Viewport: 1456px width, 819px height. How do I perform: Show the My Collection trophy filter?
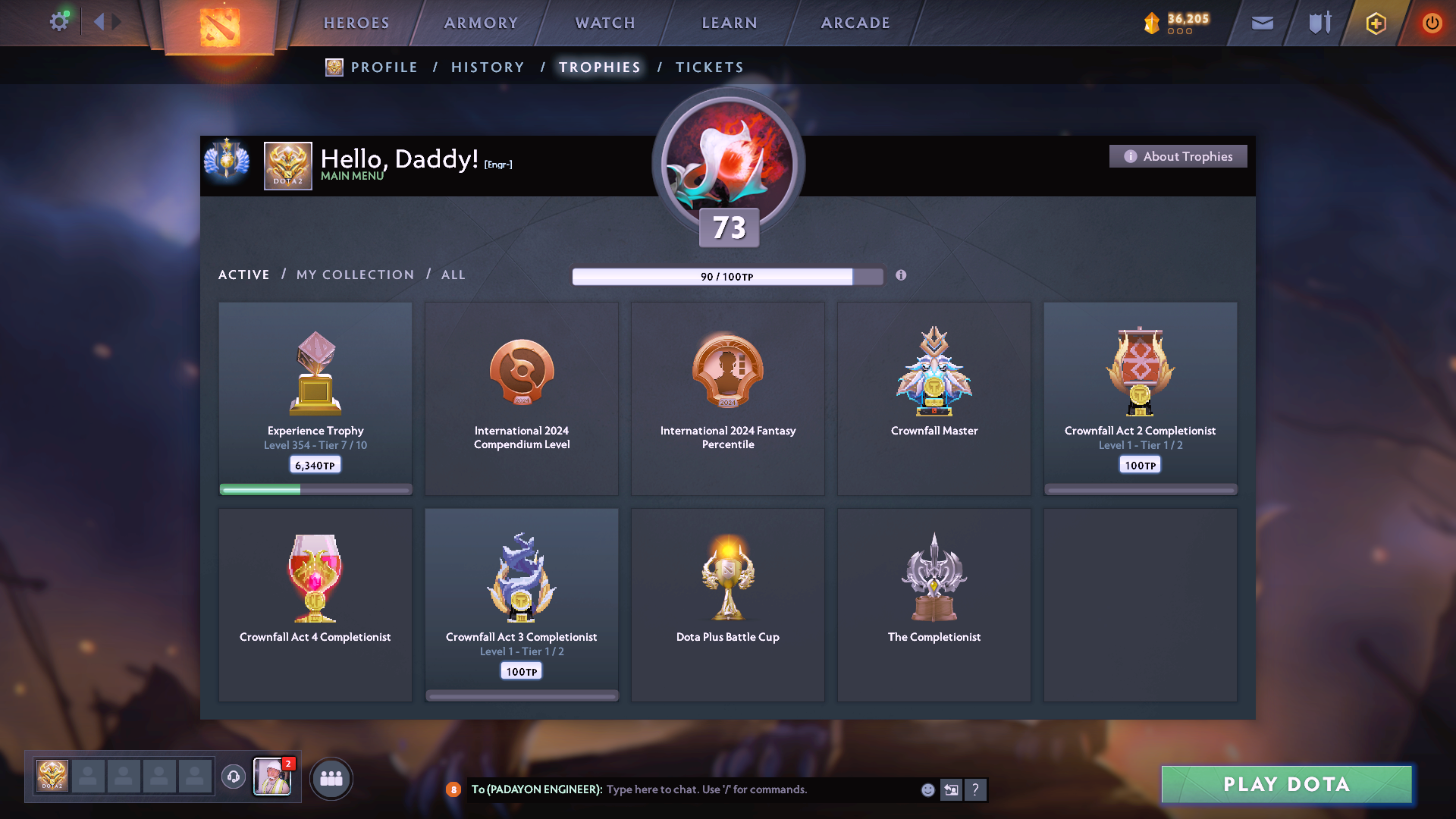click(355, 275)
